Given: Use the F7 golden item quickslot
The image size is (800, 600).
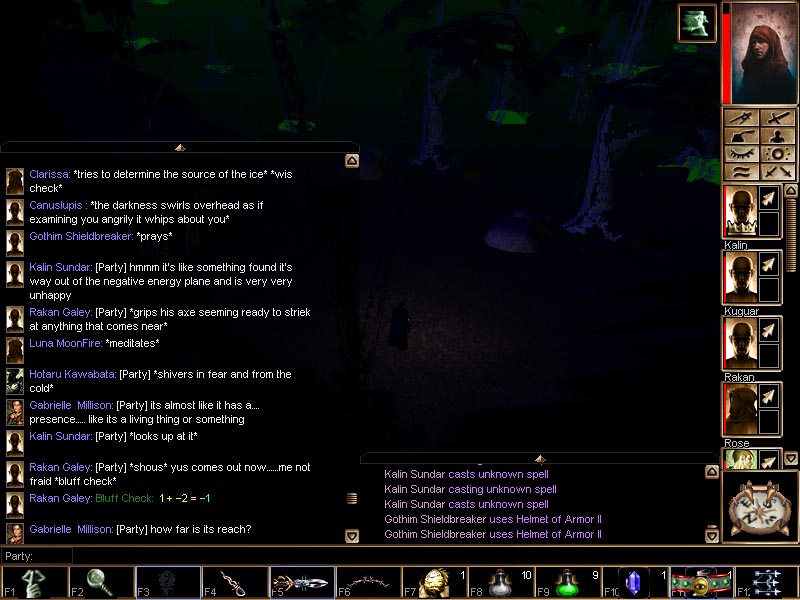Looking at the screenshot, I should (435, 582).
